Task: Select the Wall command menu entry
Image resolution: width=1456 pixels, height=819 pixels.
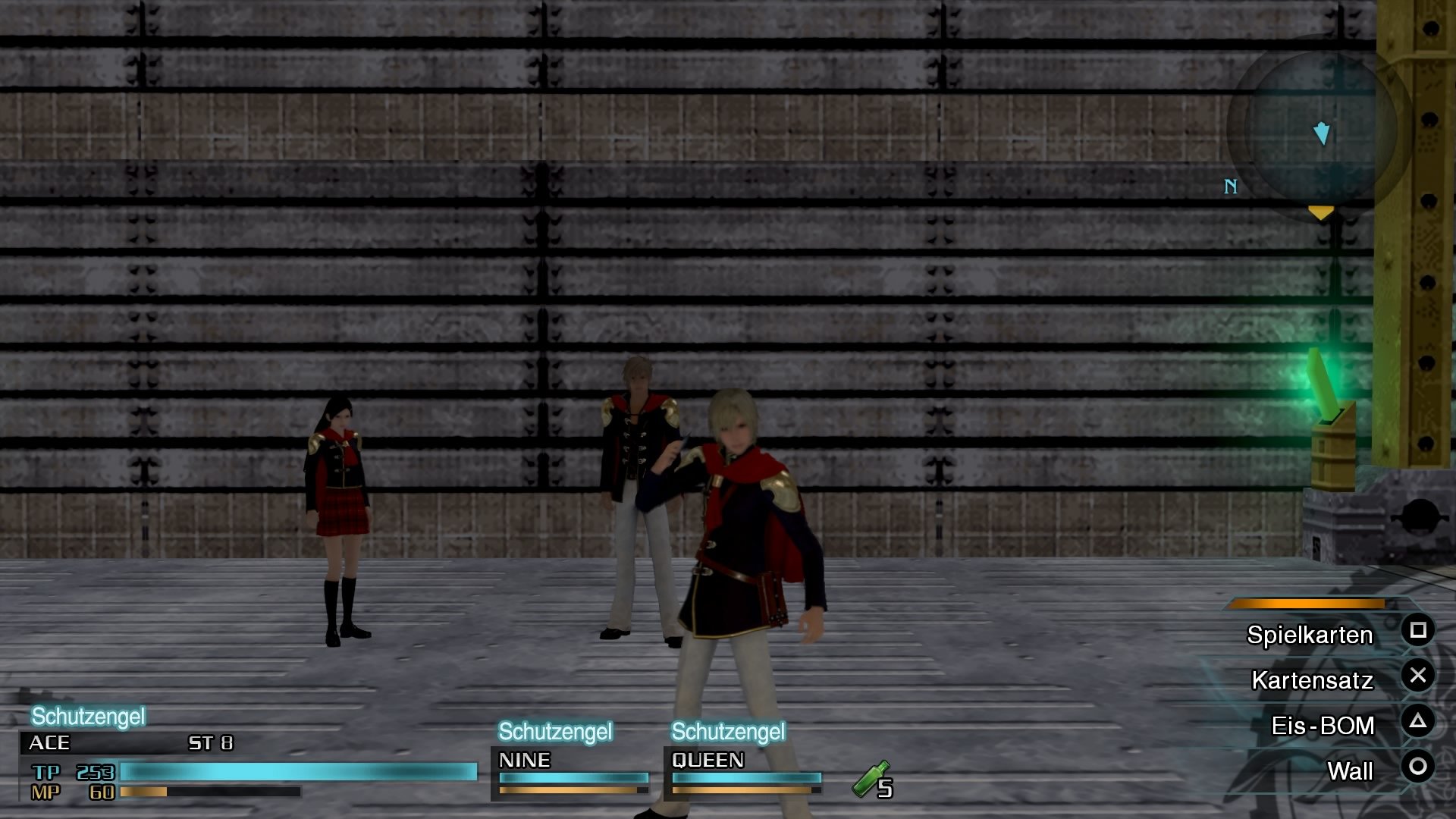Action: [x=1351, y=770]
